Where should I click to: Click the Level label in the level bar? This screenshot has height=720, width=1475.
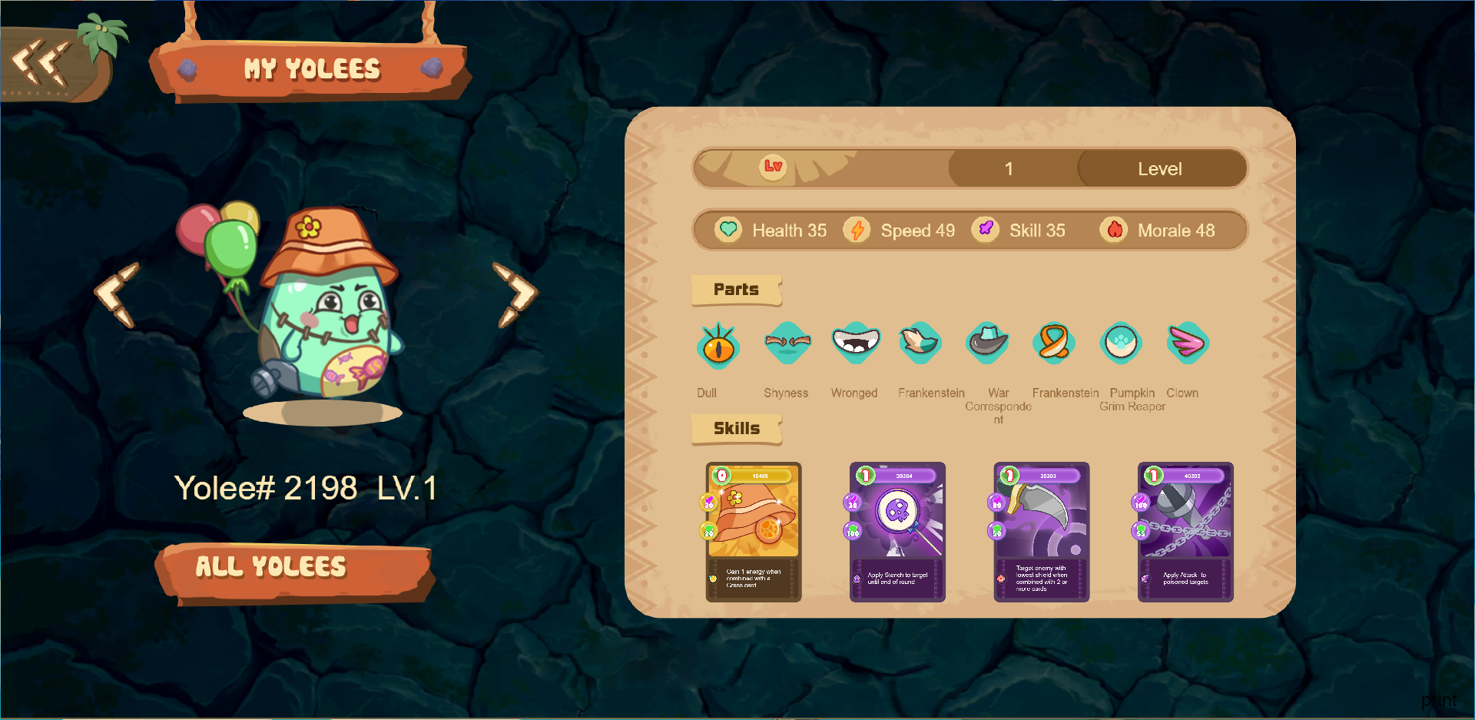pyautogui.click(x=1160, y=169)
